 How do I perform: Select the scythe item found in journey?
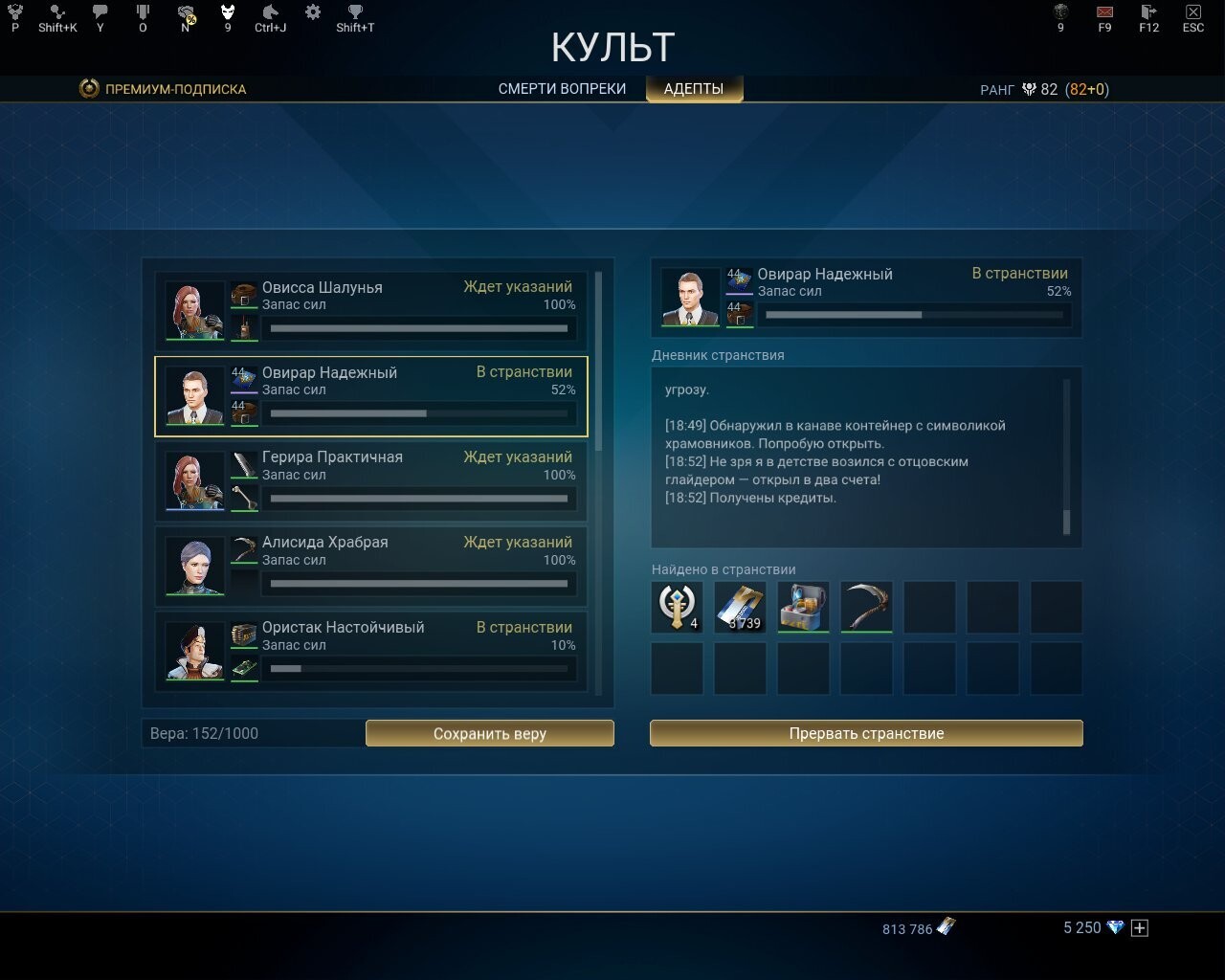pos(866,607)
